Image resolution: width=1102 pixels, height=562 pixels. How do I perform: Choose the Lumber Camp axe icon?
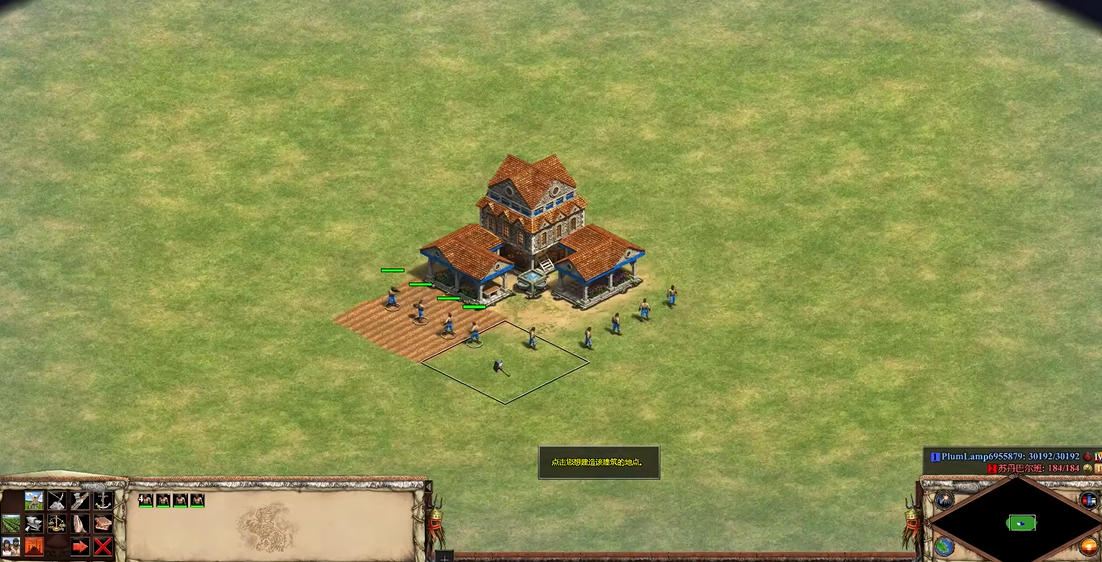[x=80, y=500]
